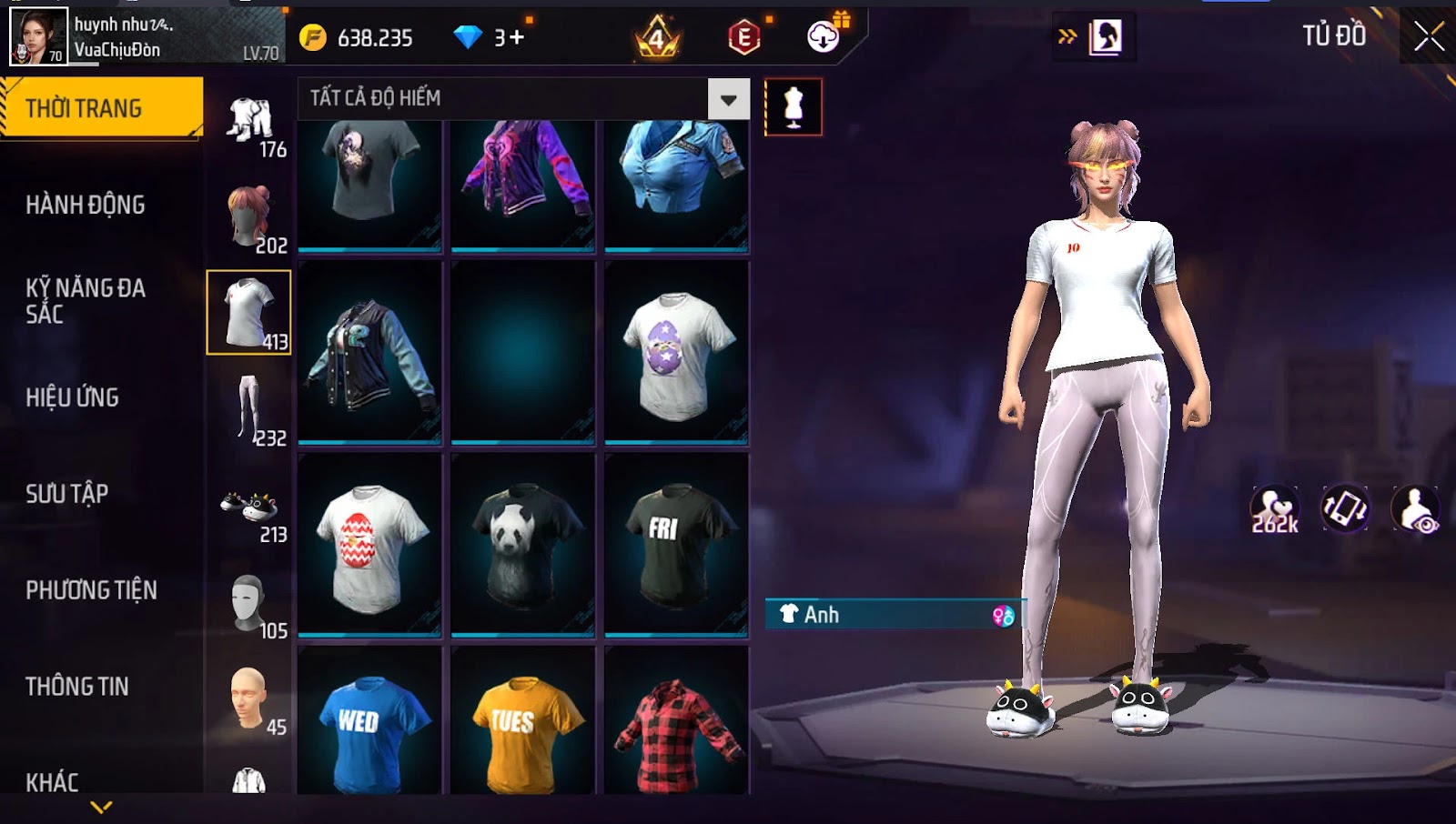Switch to the PHƯƠNG TIỆN tab

91,590
